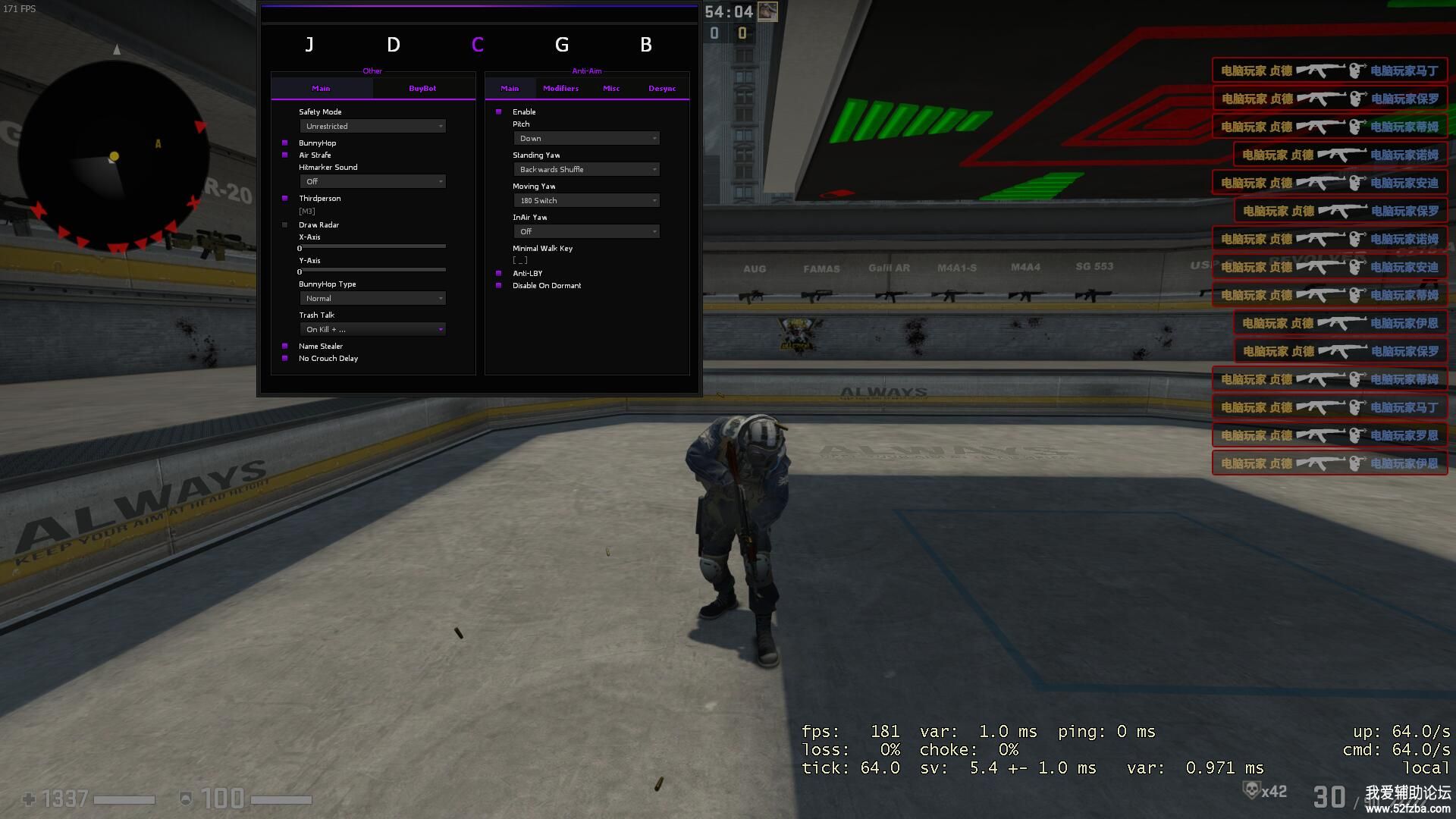Enable the Draw Radar checkbox

pyautogui.click(x=285, y=225)
